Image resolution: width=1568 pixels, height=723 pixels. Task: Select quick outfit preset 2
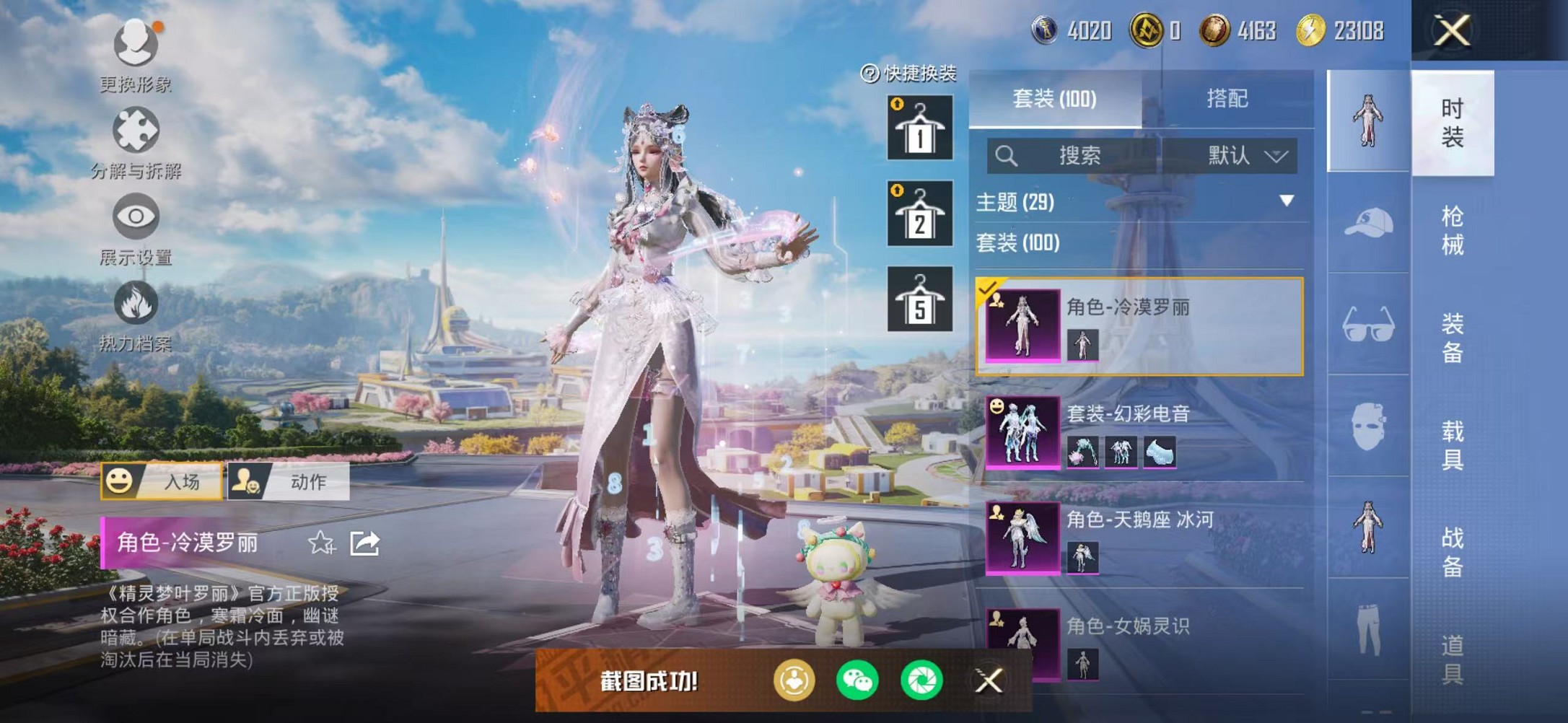point(919,214)
